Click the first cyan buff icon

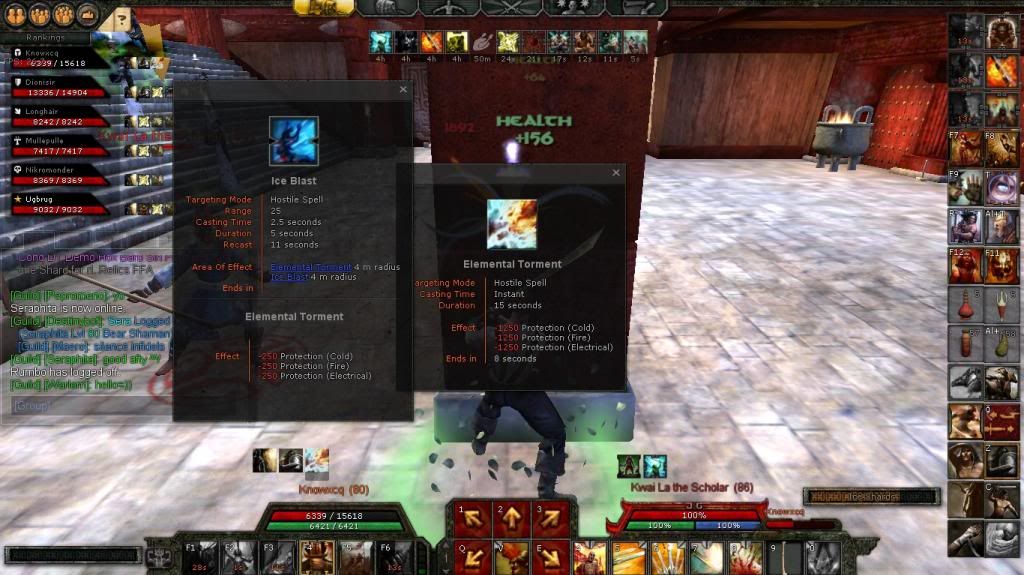[380, 42]
